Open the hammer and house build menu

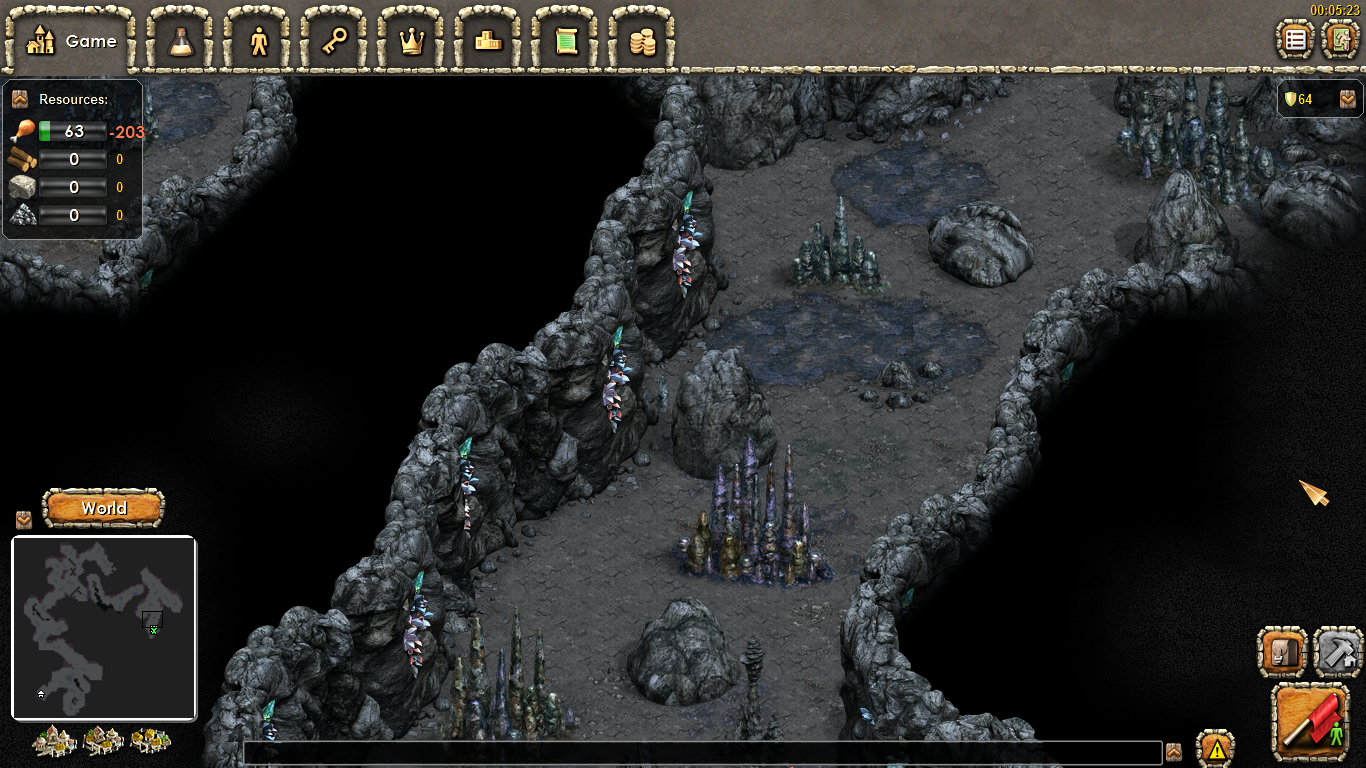pyautogui.click(x=1337, y=652)
